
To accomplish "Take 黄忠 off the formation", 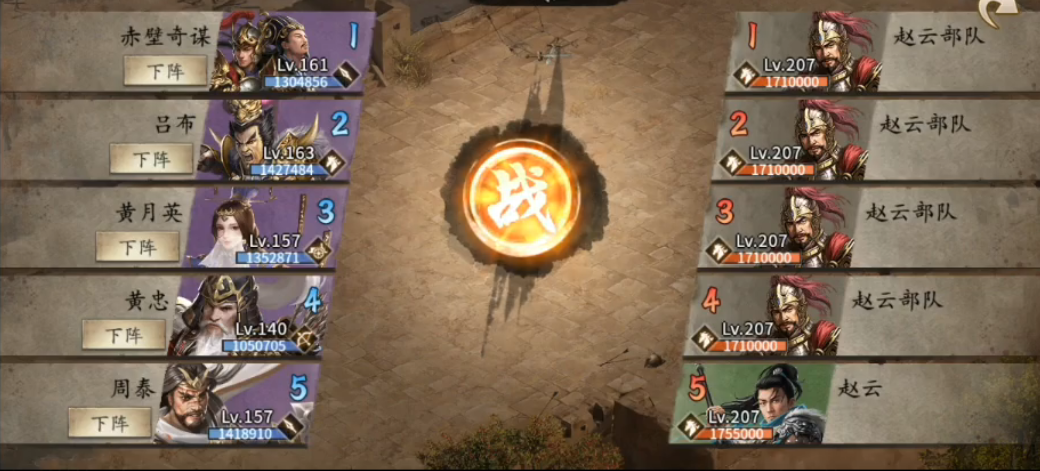I will click(x=124, y=334).
